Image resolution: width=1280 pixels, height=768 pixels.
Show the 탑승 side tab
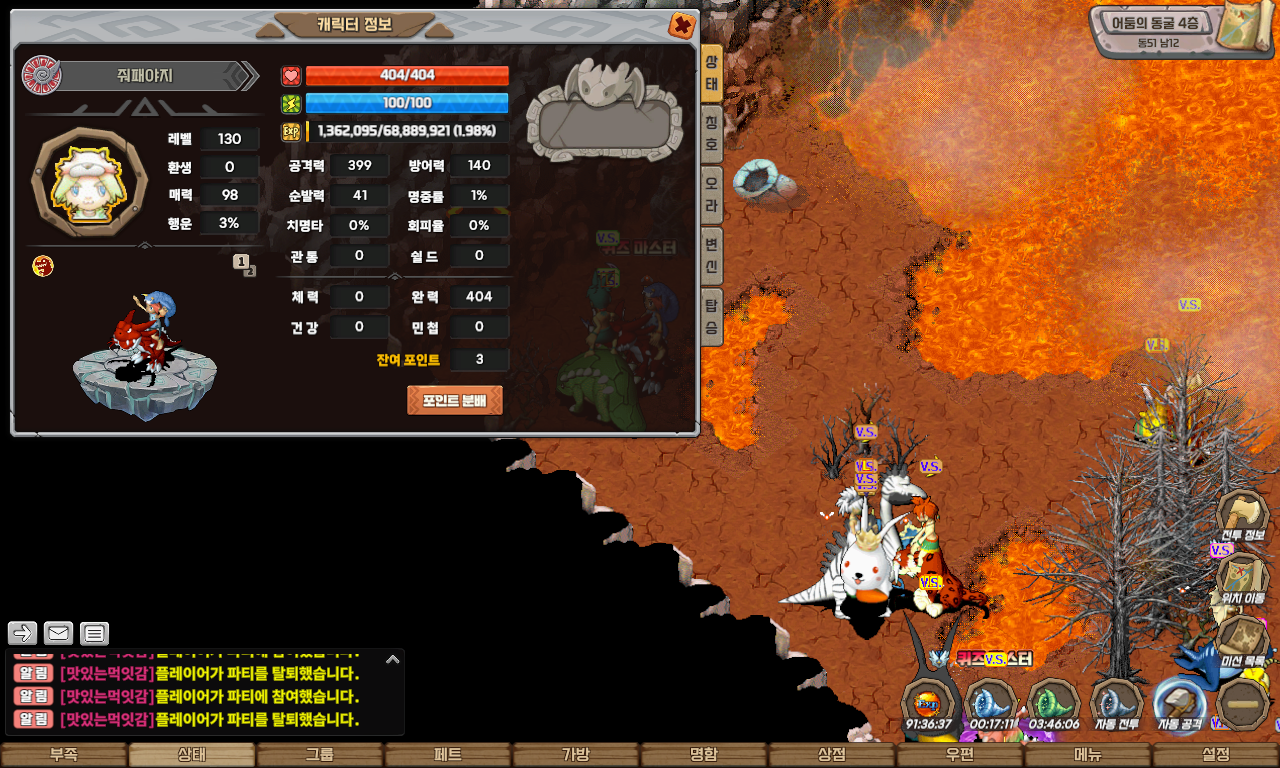[x=711, y=315]
